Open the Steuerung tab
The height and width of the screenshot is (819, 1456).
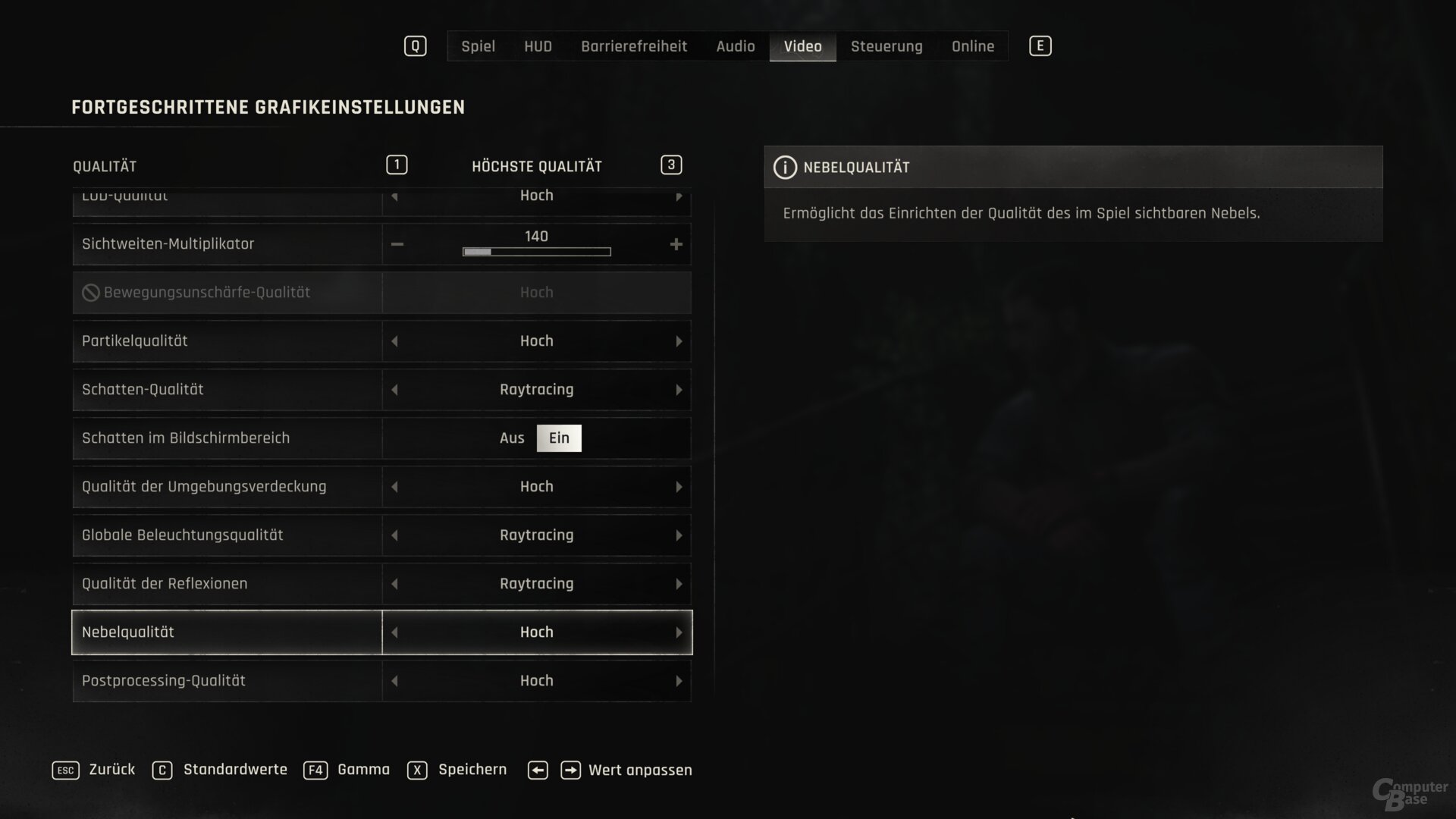(886, 46)
